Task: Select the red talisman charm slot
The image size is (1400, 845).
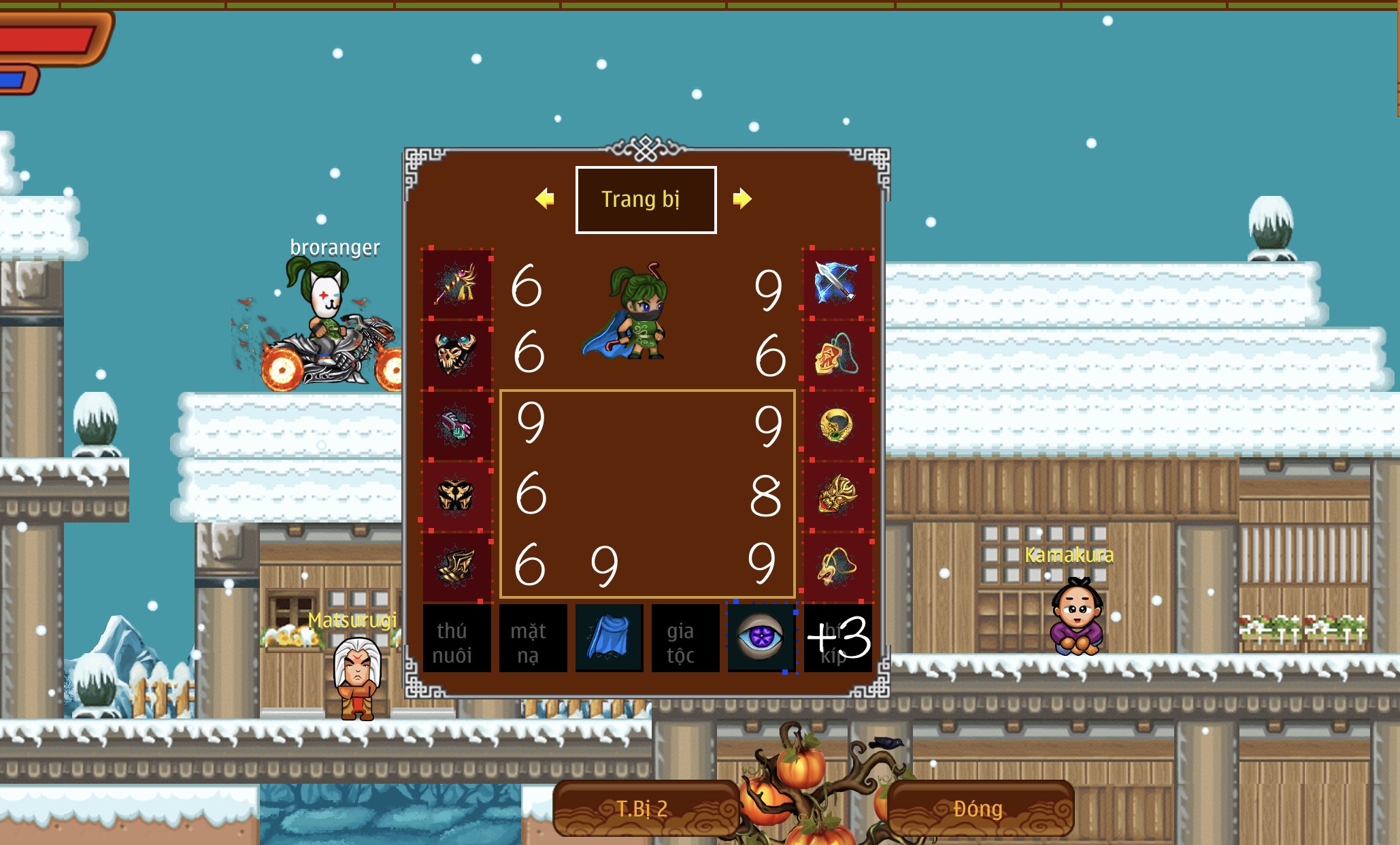Action: click(x=837, y=354)
